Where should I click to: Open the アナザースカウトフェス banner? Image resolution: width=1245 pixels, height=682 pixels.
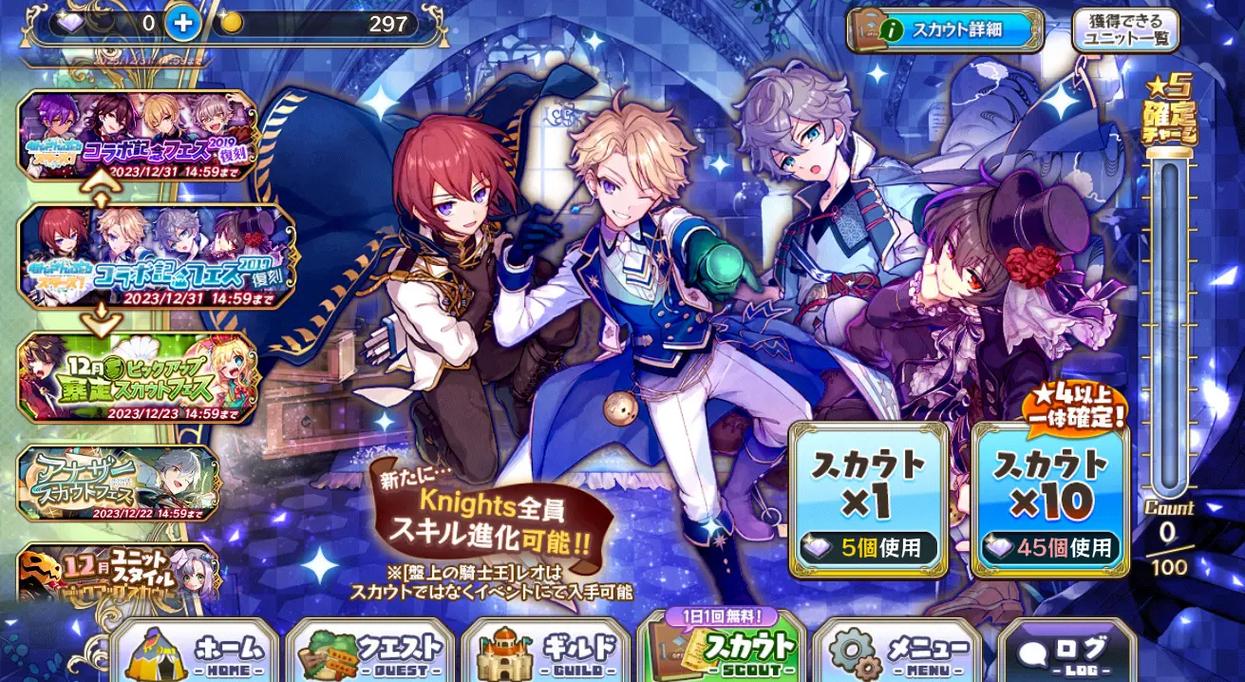point(119,482)
